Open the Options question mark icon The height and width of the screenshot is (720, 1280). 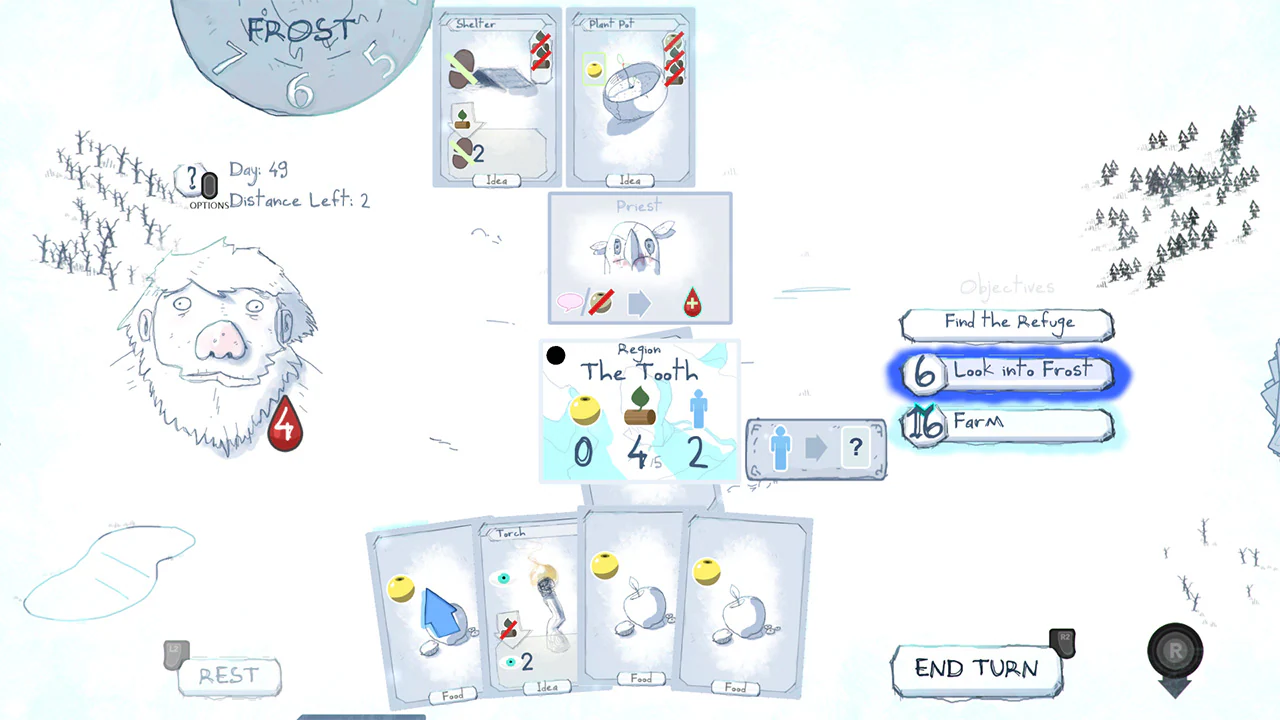pos(192,180)
